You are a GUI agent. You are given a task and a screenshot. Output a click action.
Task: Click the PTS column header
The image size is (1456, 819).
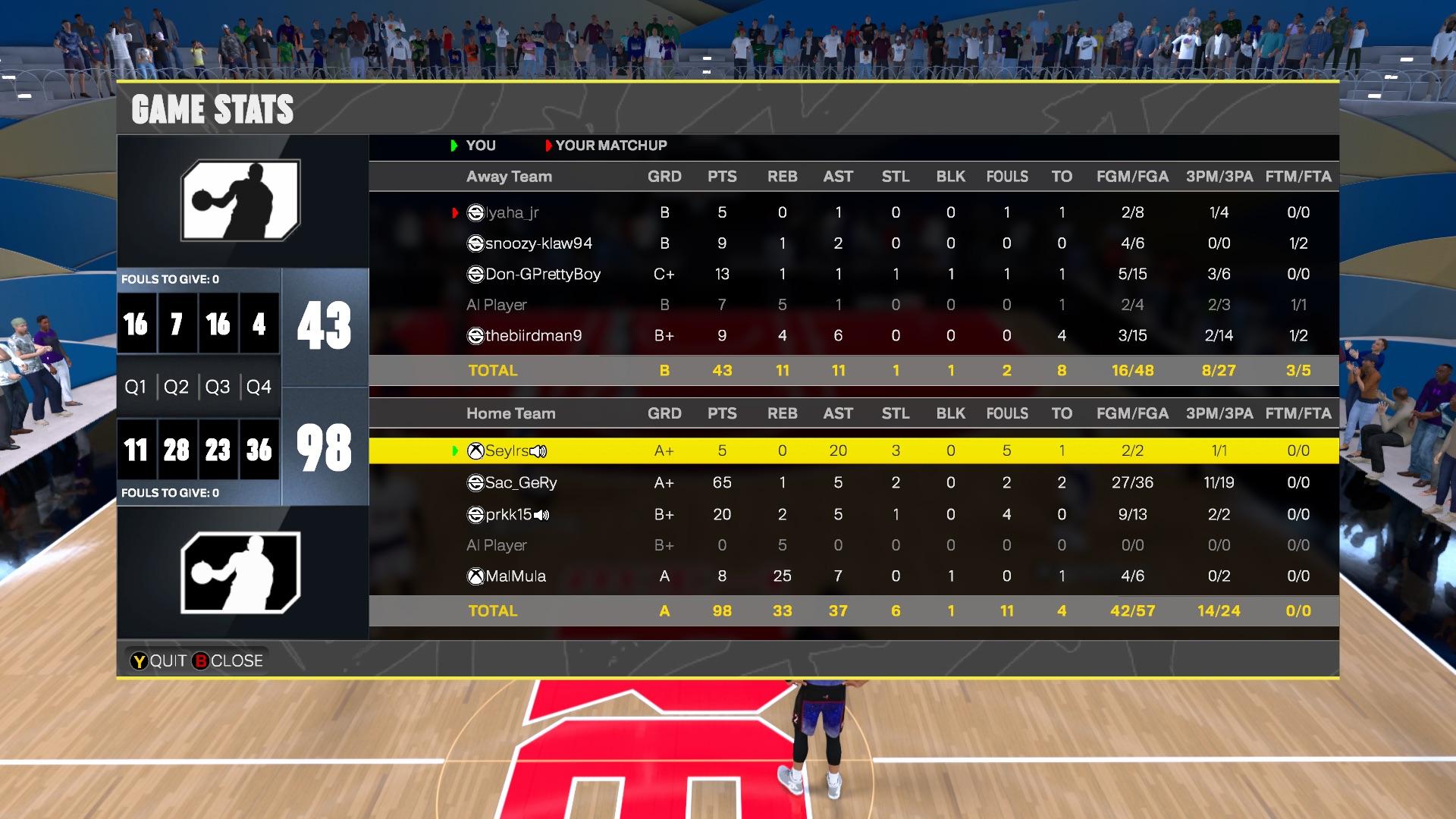[x=723, y=176]
